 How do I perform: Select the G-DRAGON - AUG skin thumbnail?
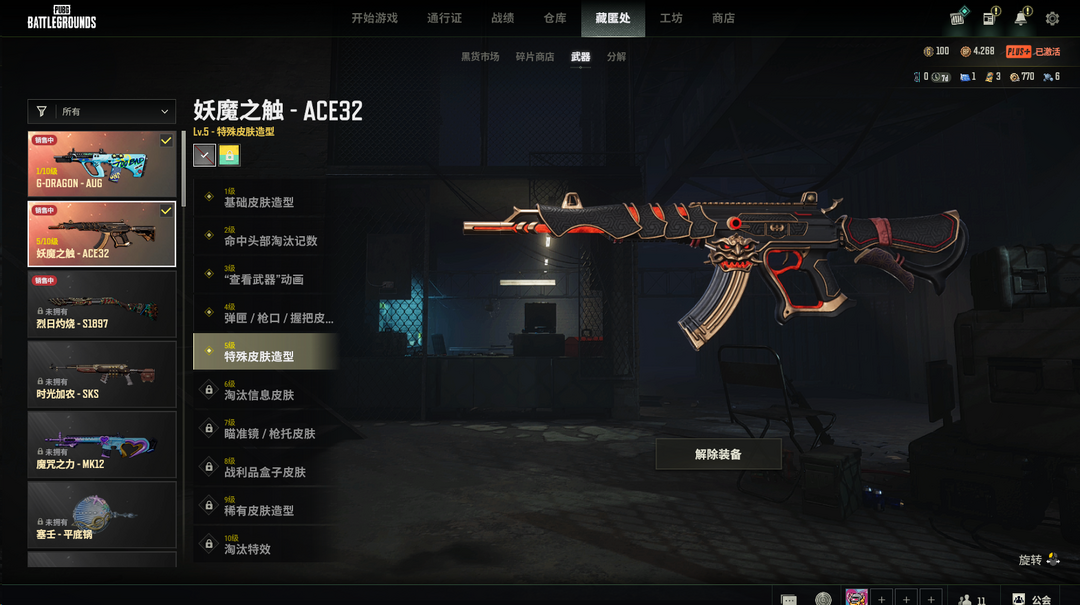[101, 164]
